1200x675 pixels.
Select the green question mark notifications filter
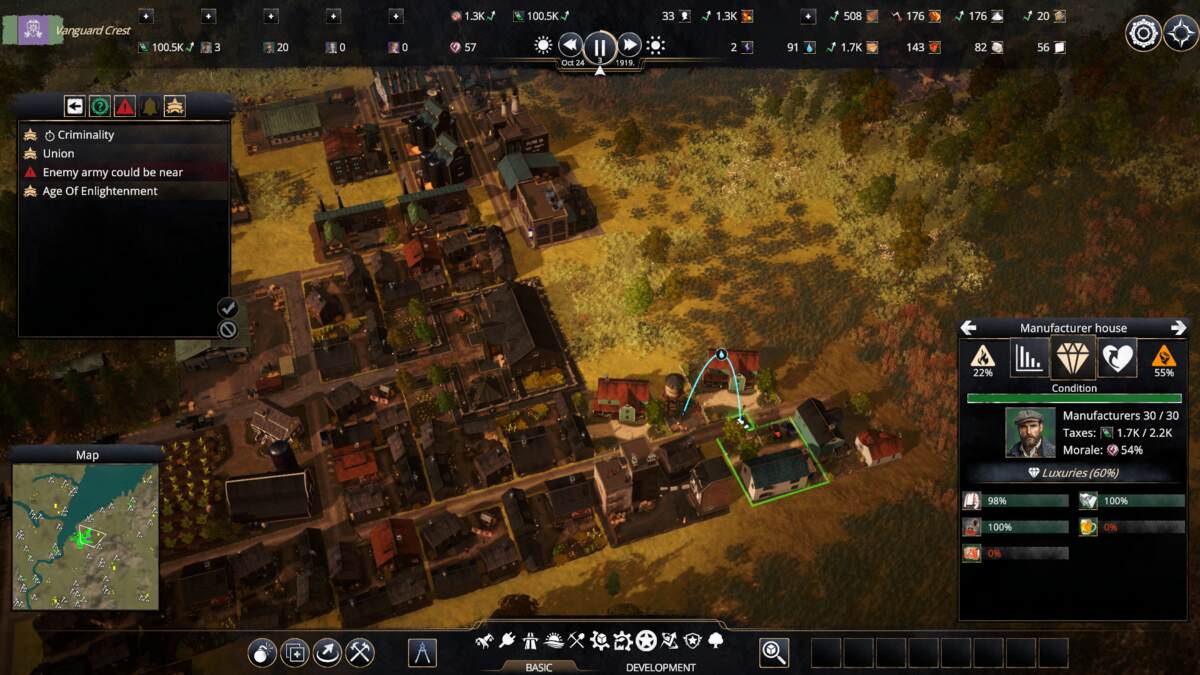tap(100, 106)
